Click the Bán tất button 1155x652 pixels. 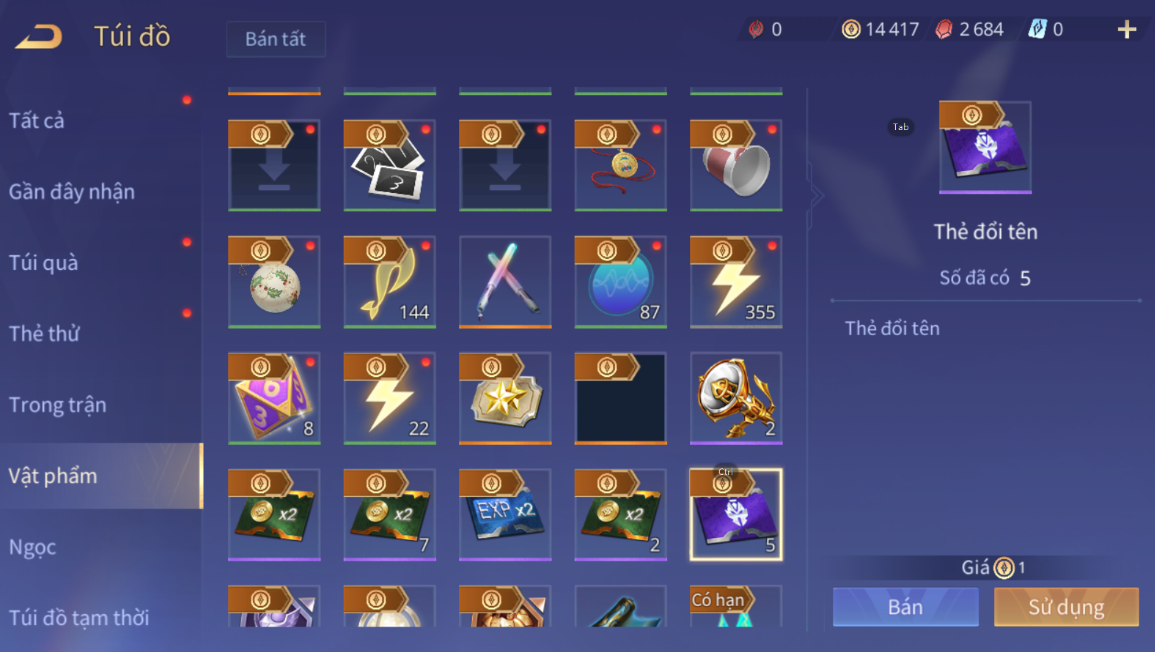tap(275, 39)
